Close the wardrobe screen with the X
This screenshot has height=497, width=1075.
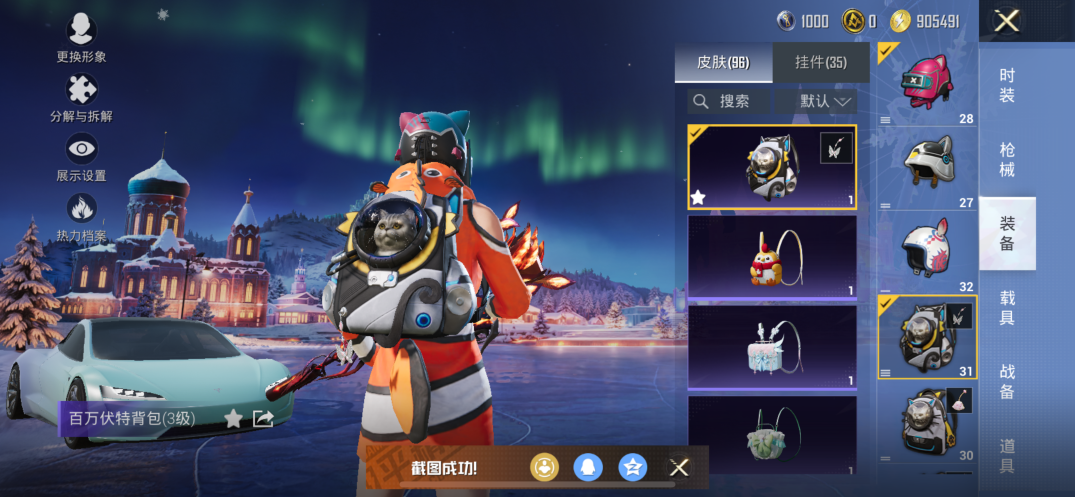coord(1007,21)
